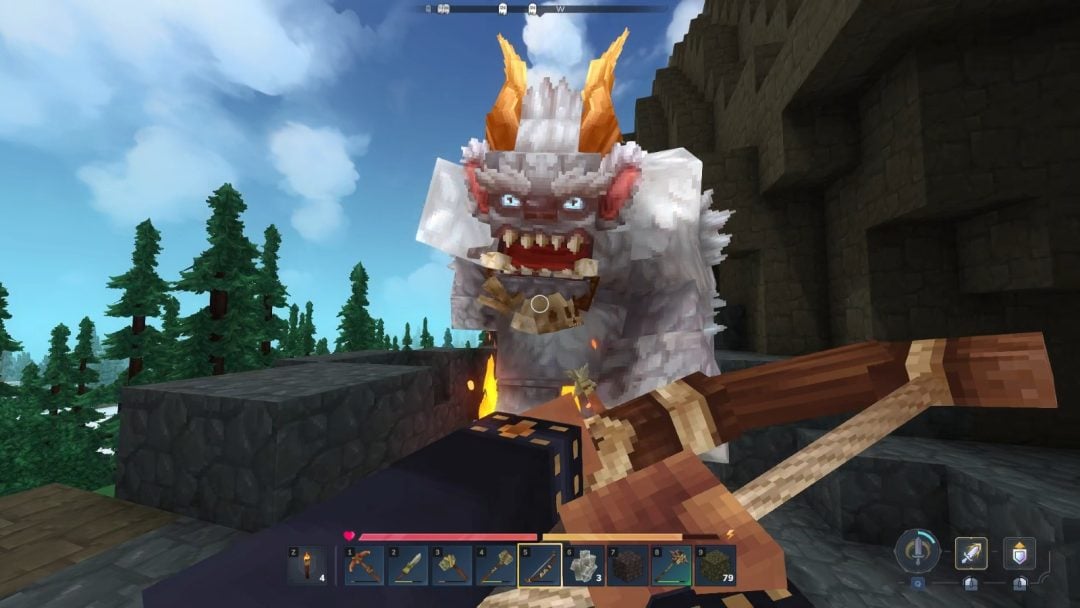Equip the ornate staff in slot 8
This screenshot has height=608, width=1080.
(671, 566)
